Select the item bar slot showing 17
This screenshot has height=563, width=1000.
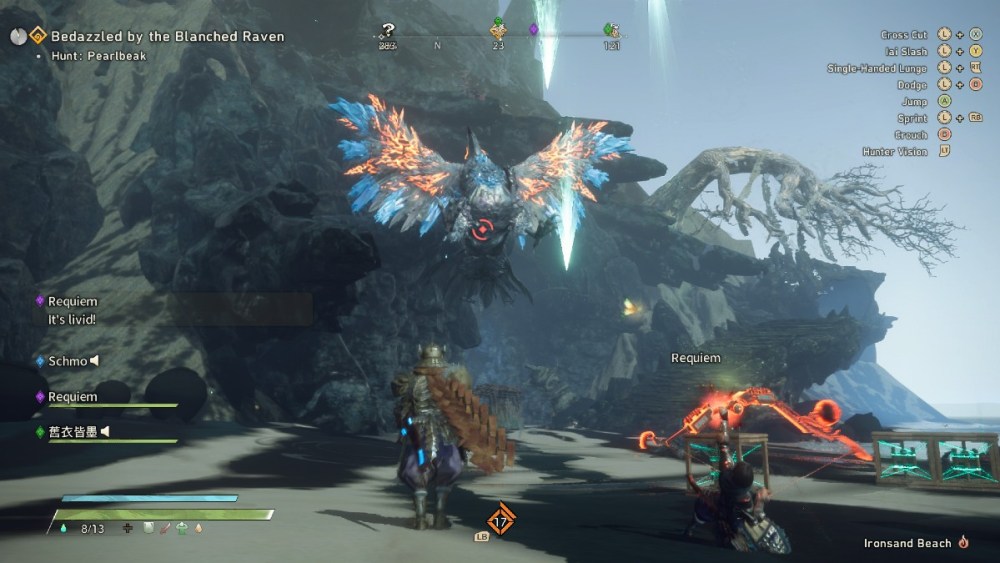[501, 519]
